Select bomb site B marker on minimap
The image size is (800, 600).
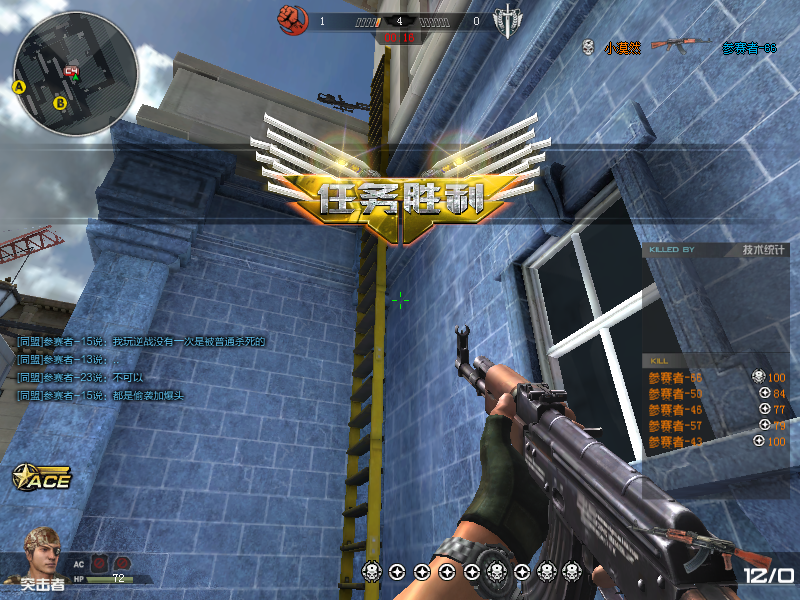coord(60,103)
